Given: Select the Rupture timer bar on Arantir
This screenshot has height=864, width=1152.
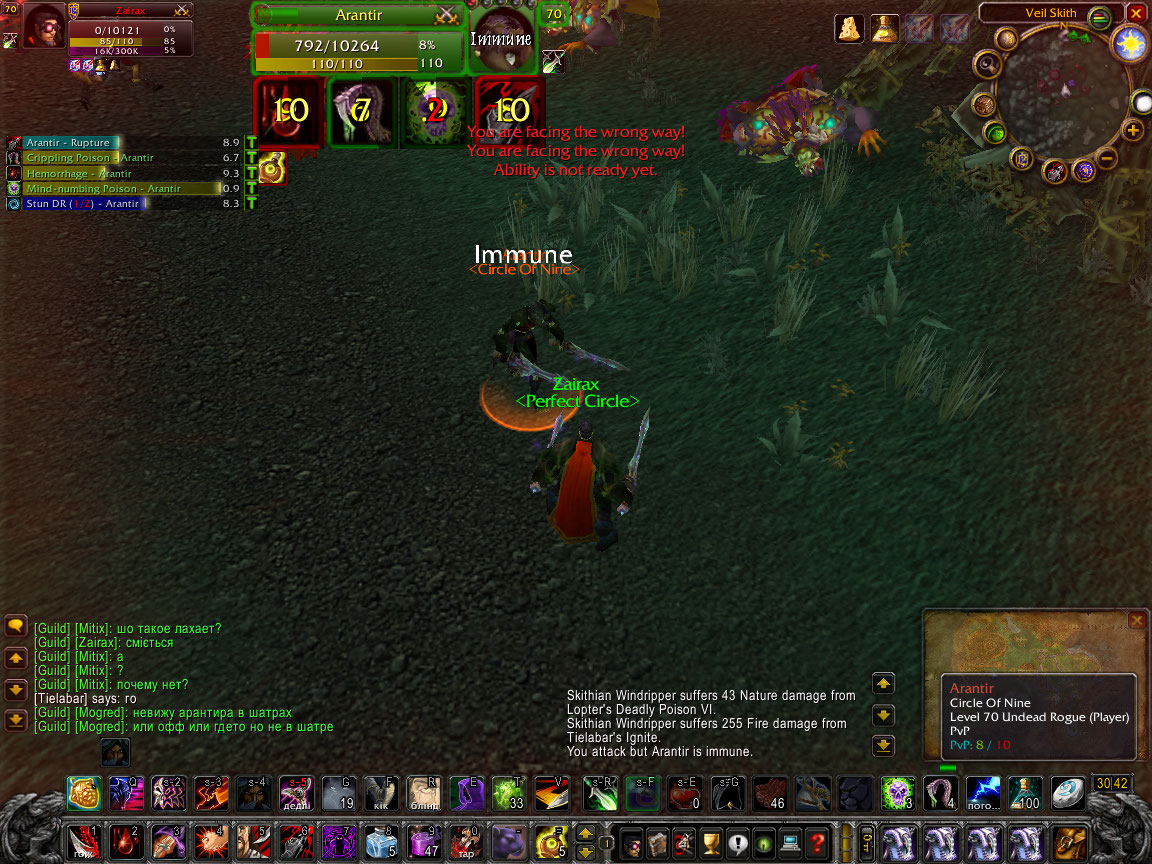Looking at the screenshot, I should [72, 143].
